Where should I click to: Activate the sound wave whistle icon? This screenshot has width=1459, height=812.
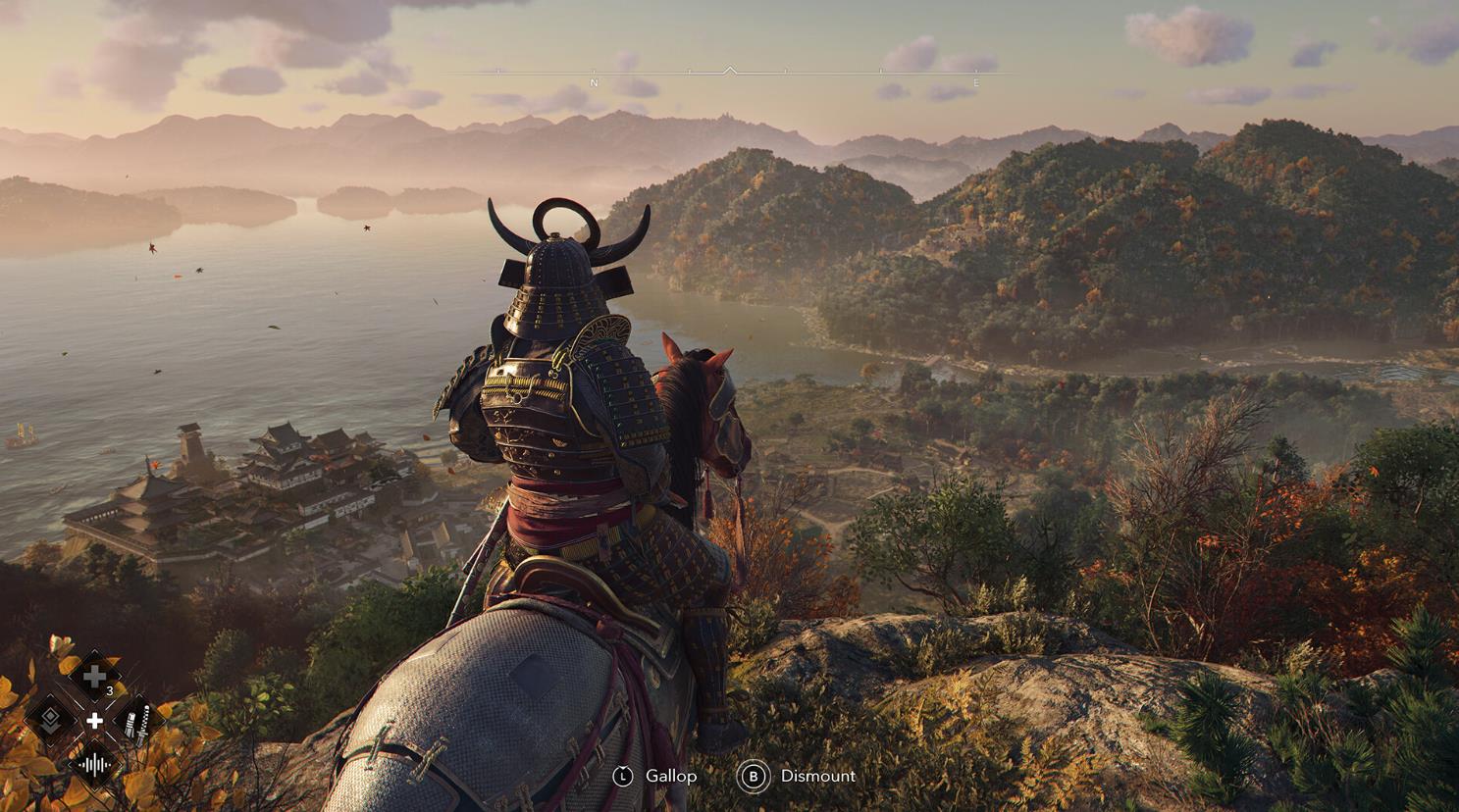pyautogui.click(x=94, y=764)
